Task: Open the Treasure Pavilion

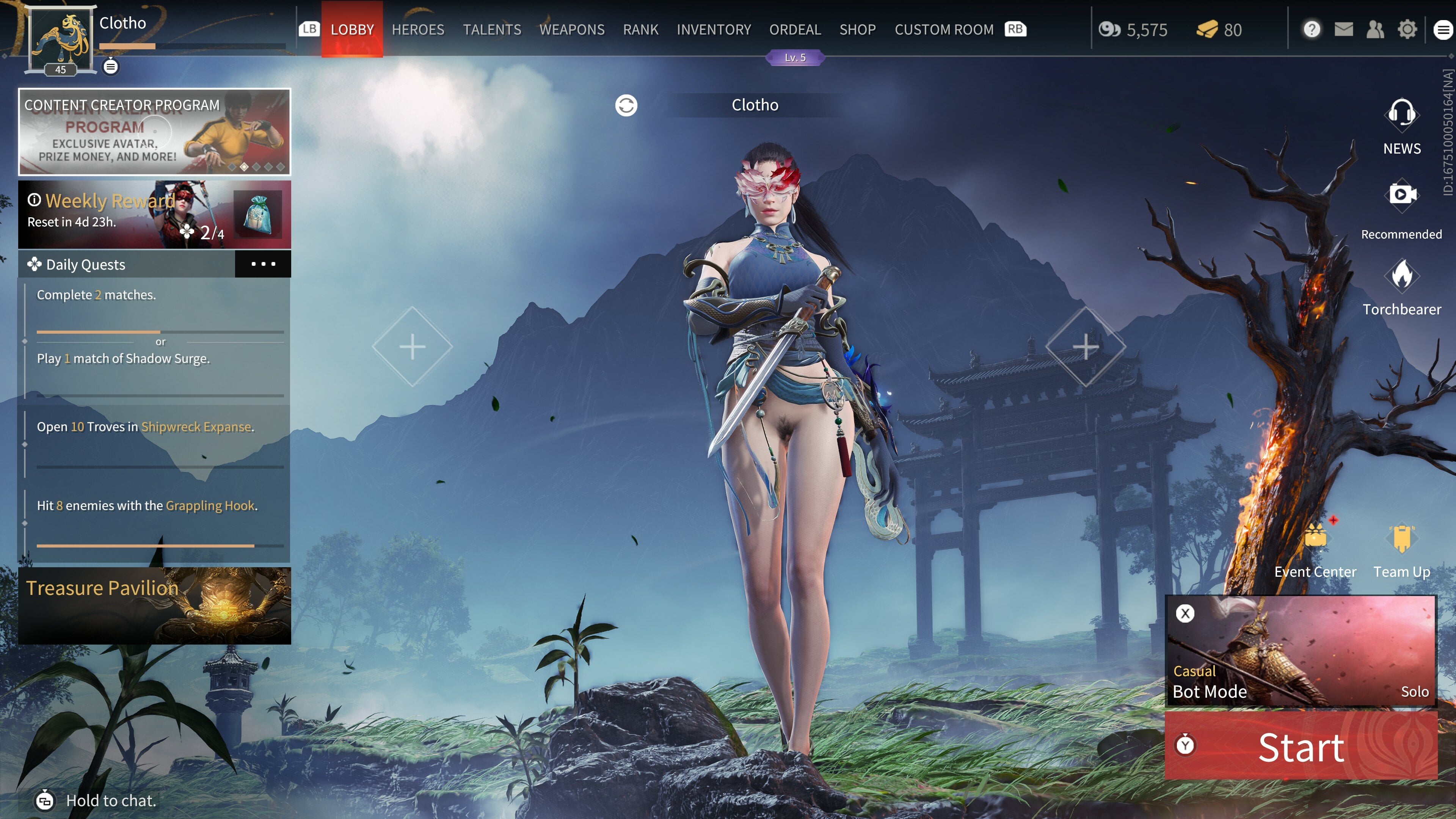Action: click(154, 606)
